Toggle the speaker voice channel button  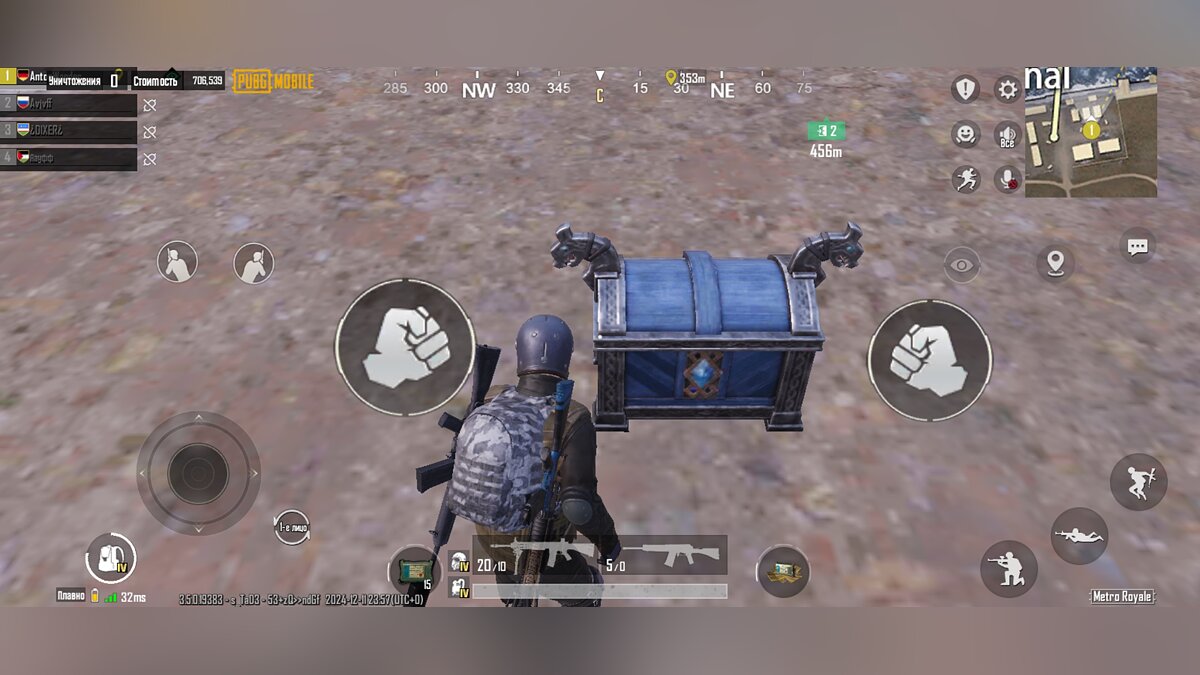point(1007,135)
